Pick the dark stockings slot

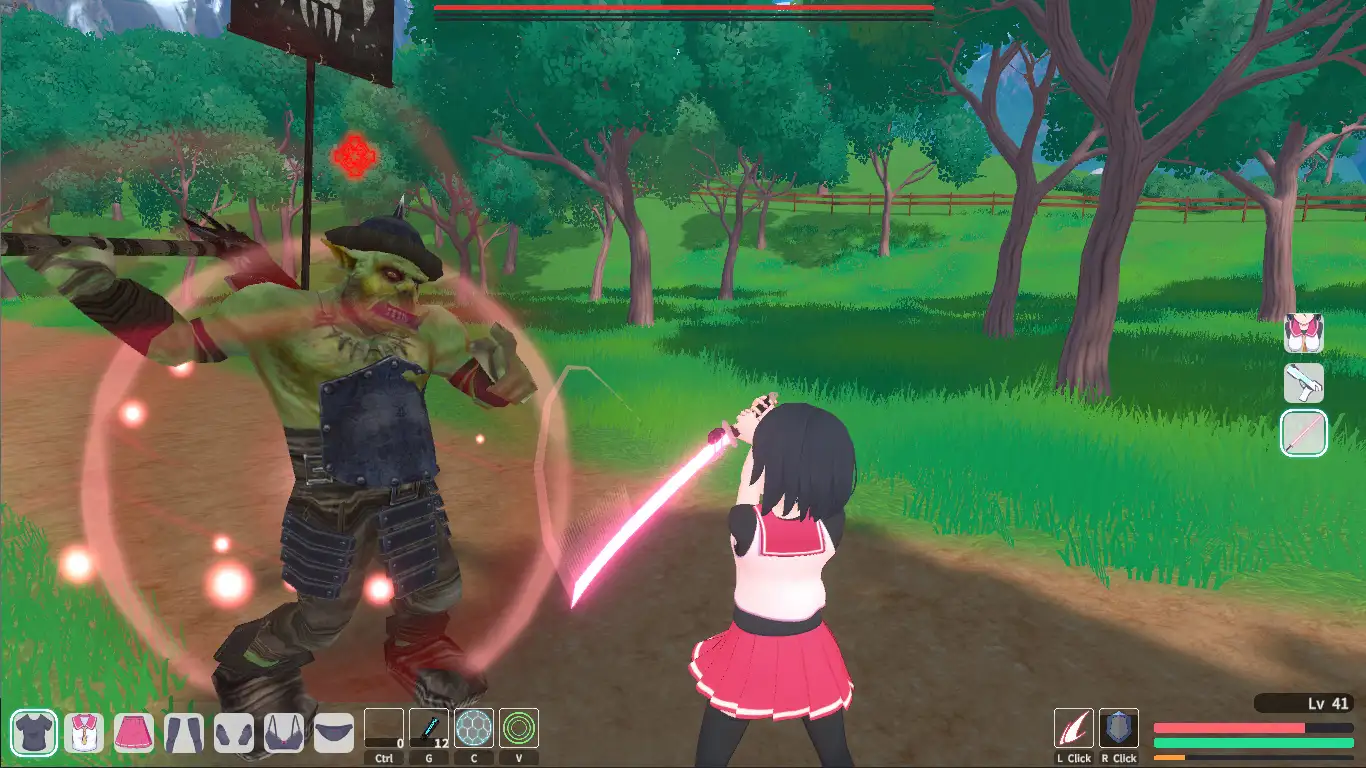tap(184, 733)
